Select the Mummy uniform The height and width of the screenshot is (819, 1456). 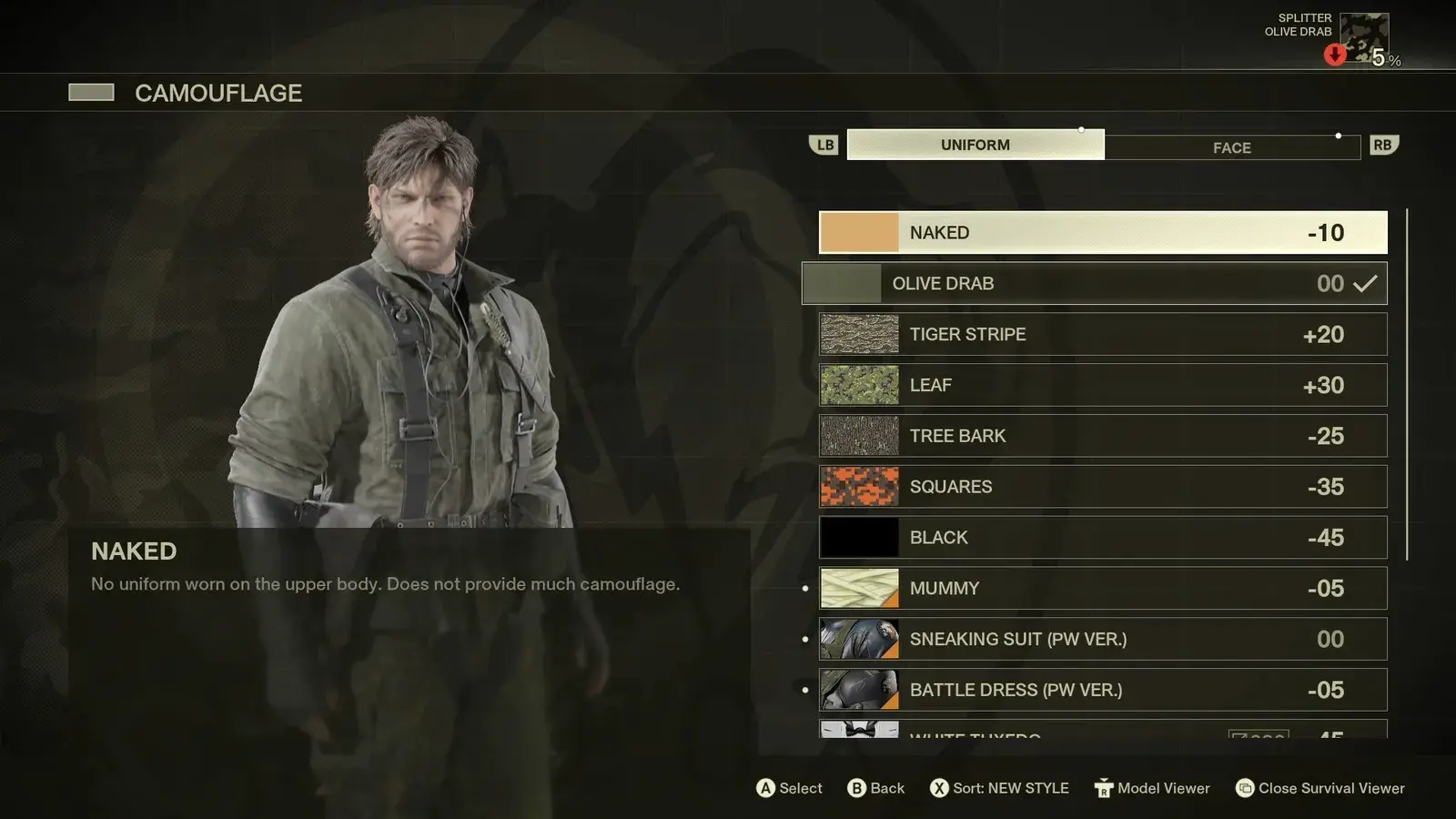point(1103,589)
